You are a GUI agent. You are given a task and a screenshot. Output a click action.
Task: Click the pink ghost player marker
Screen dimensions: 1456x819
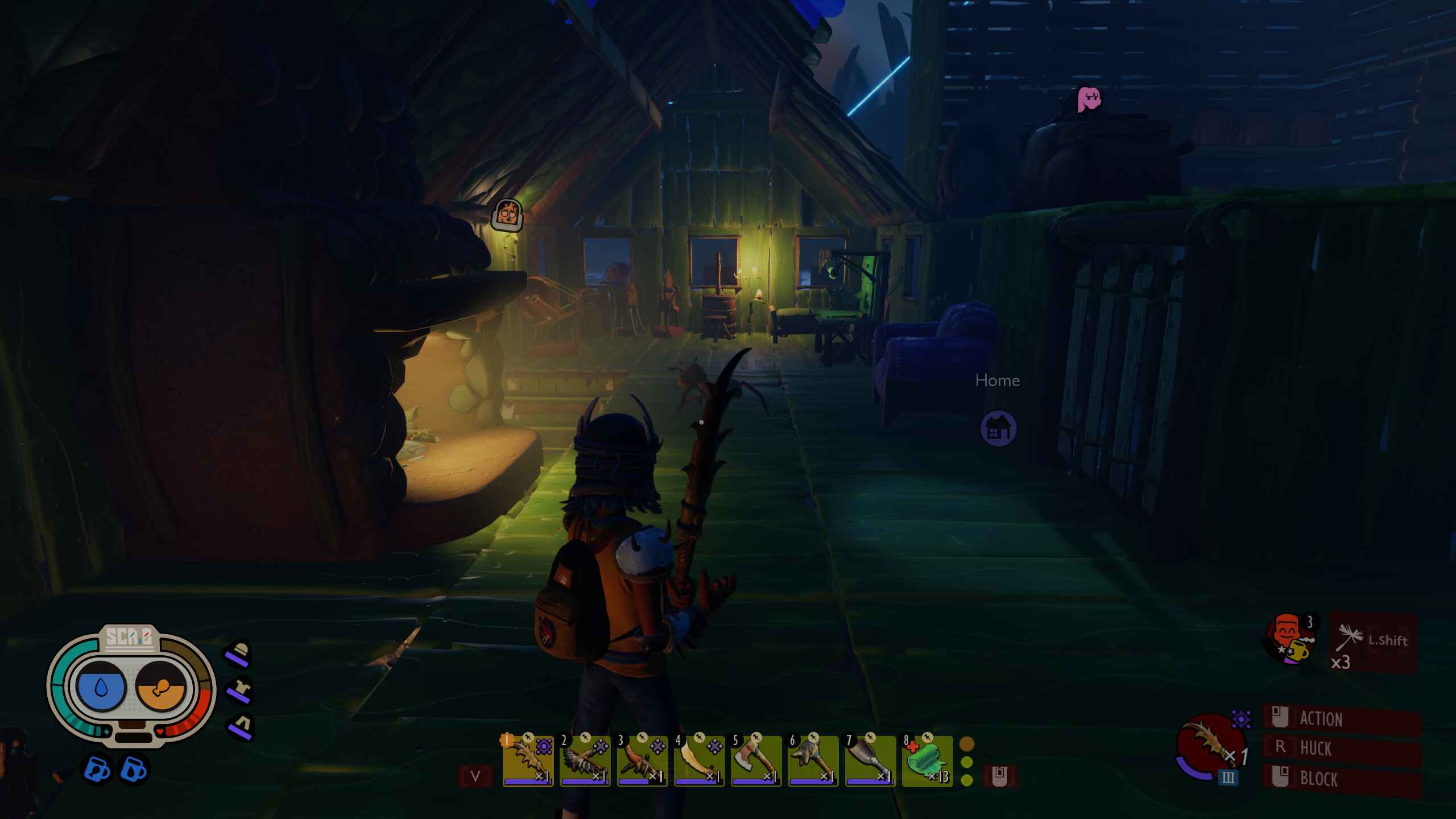(1090, 101)
